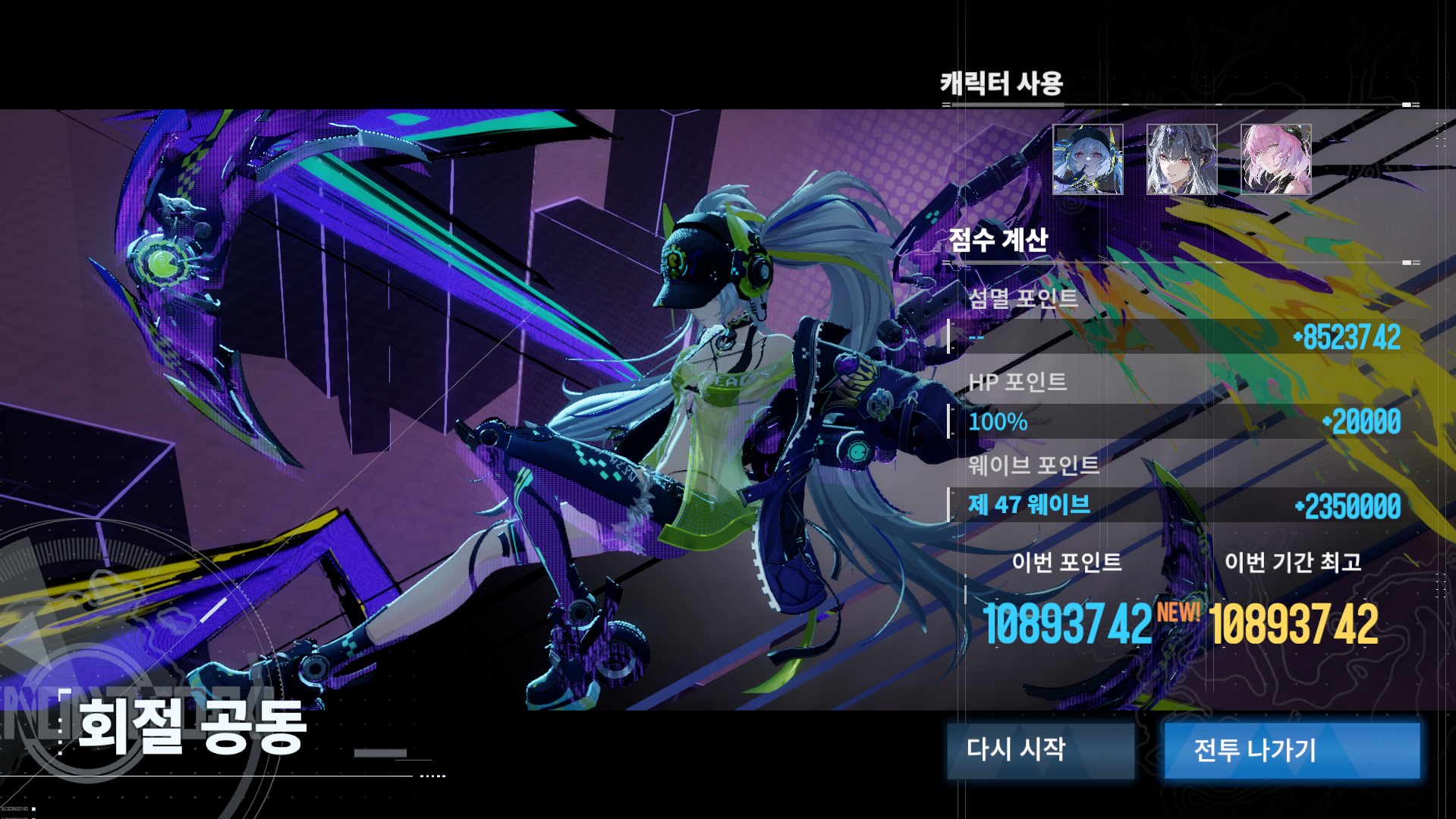Image resolution: width=1456 pixels, height=819 pixels.
Task: Click the 이번 기간 최고 label
Action: (x=1292, y=564)
